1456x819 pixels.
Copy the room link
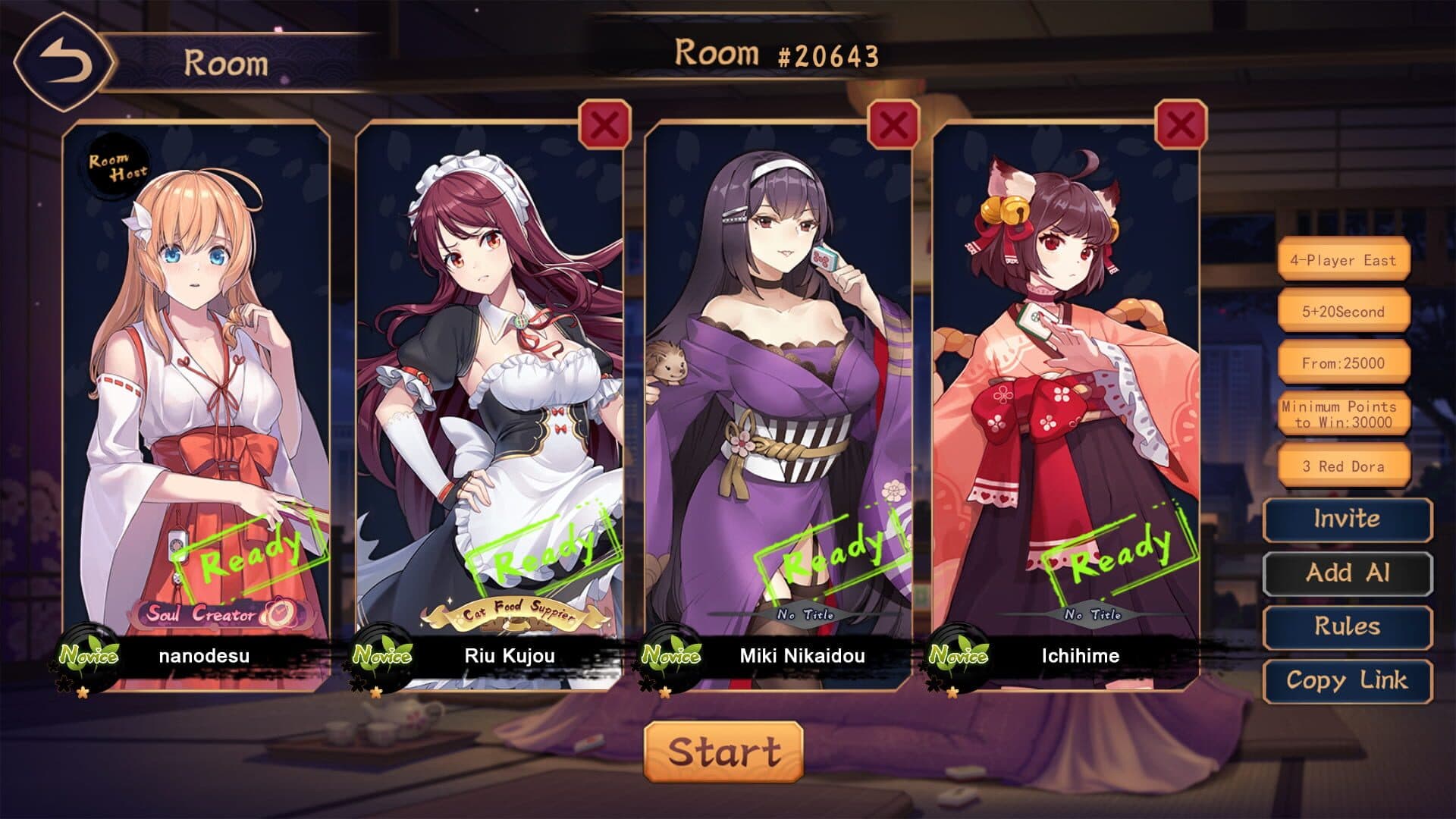pyautogui.click(x=1347, y=681)
